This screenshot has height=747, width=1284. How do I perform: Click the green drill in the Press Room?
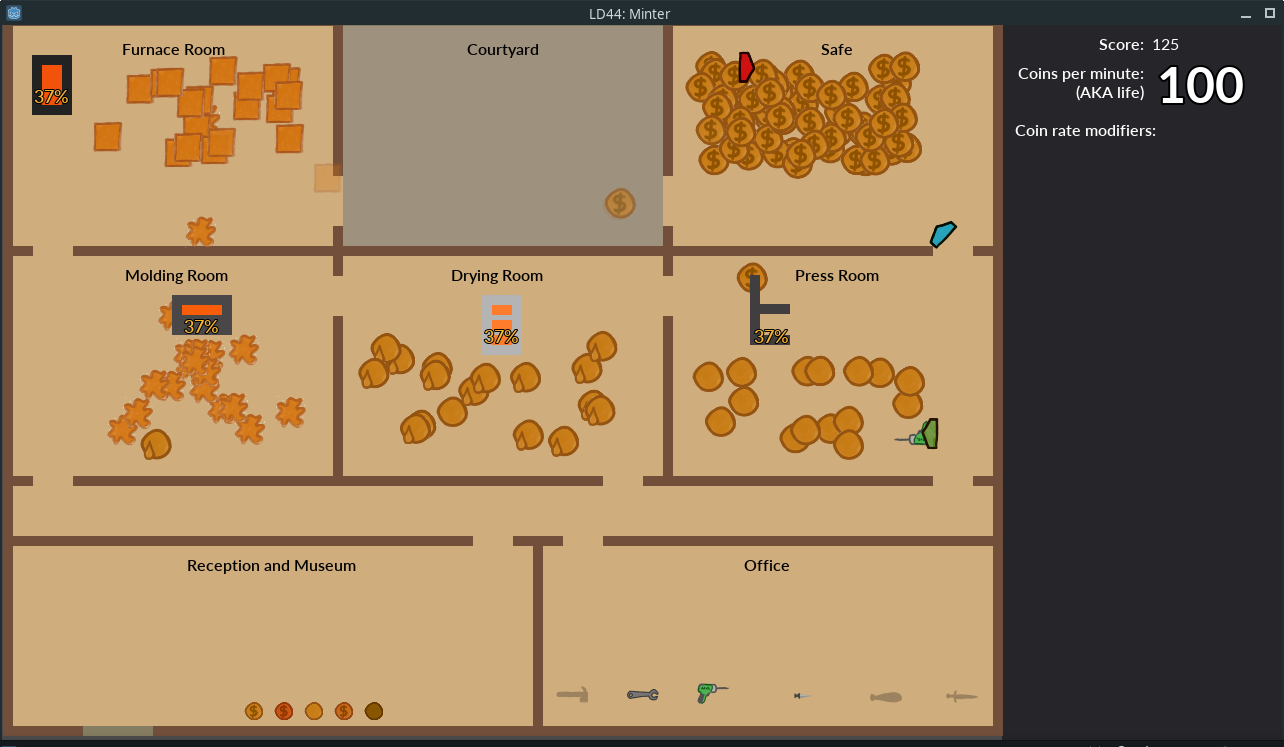point(919,434)
